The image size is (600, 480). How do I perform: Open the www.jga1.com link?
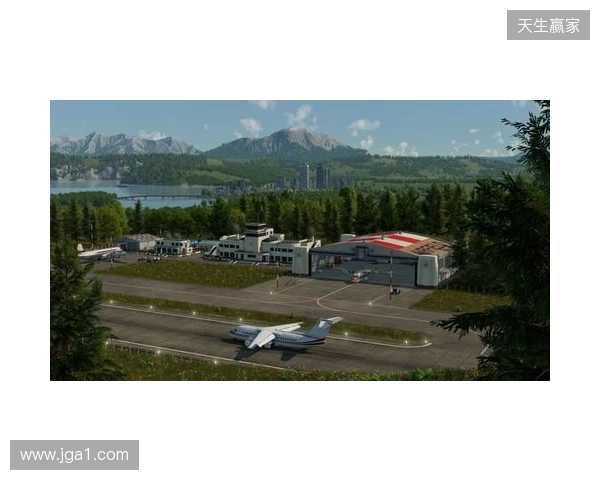[75, 455]
